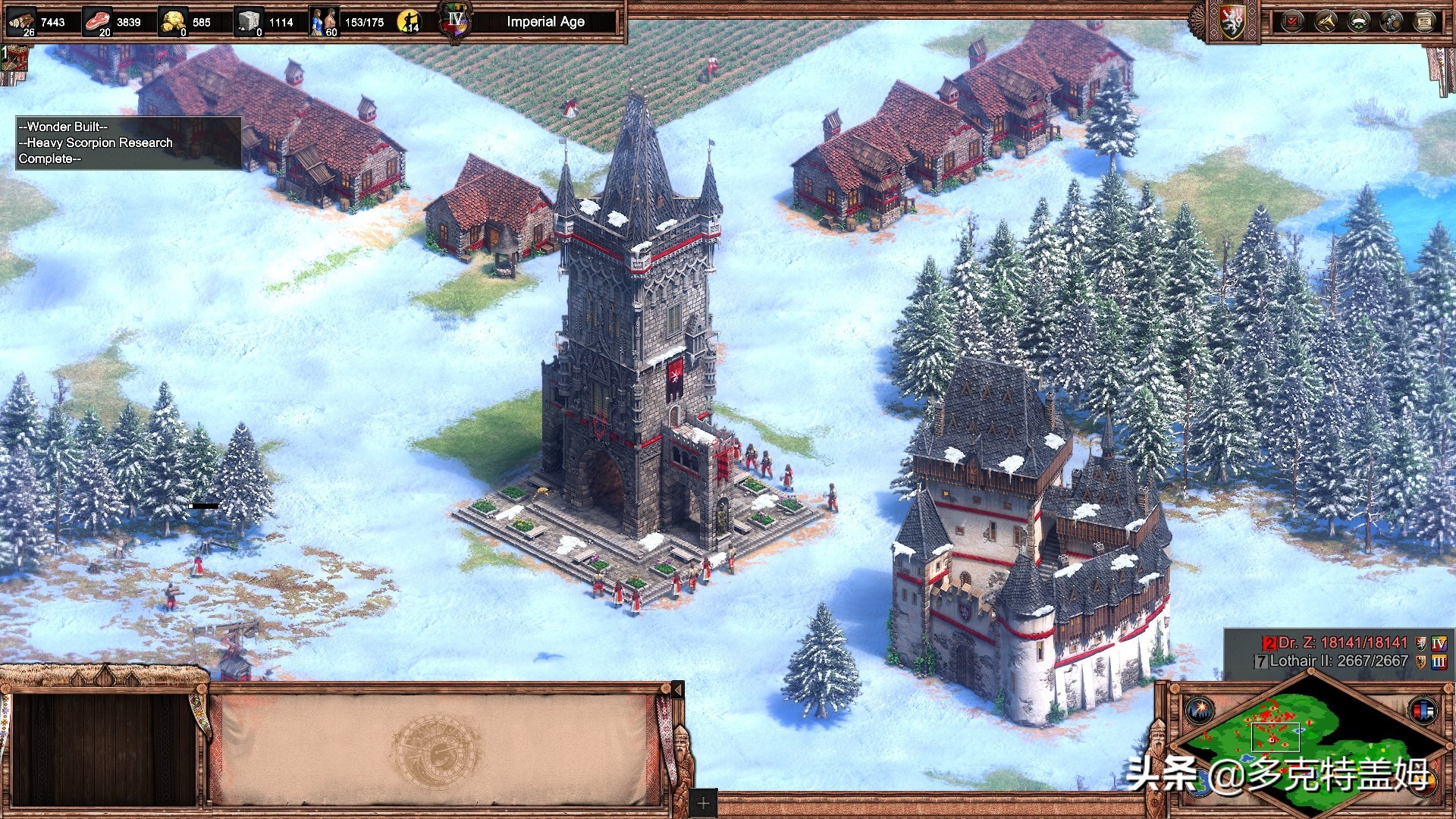The height and width of the screenshot is (819, 1456).
Task: Click the food resource icon
Action: [x=97, y=22]
